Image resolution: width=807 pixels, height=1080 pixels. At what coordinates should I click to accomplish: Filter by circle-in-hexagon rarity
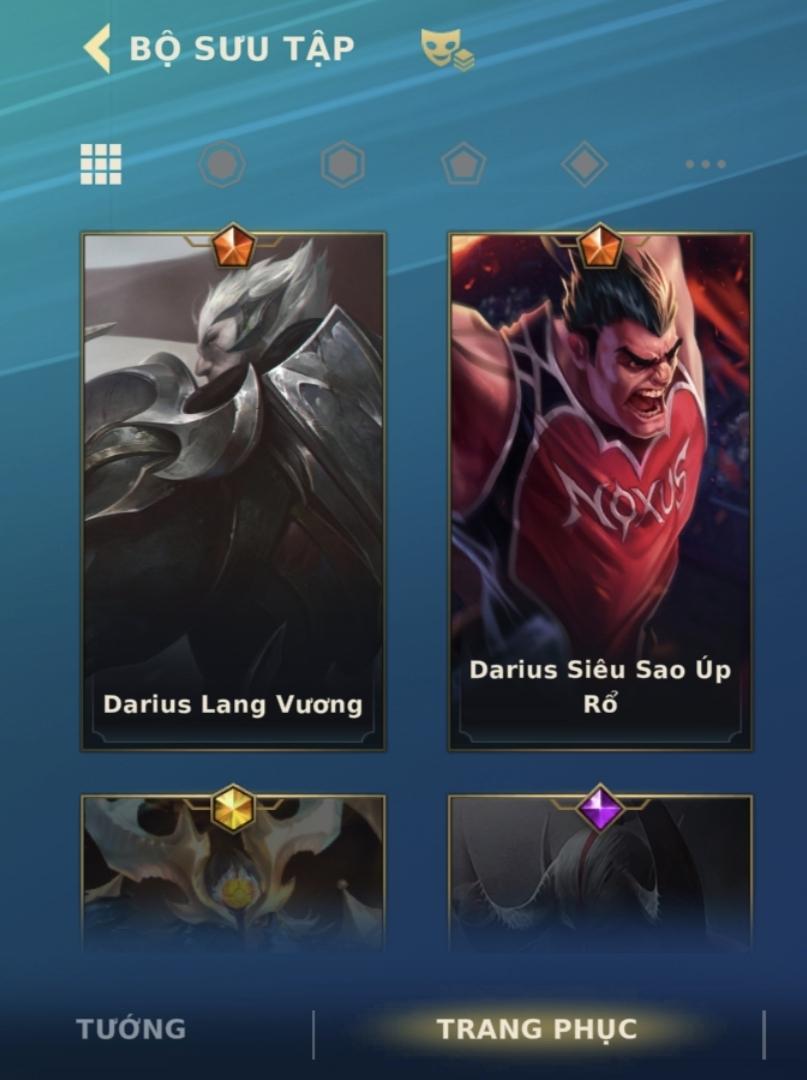coord(222,164)
